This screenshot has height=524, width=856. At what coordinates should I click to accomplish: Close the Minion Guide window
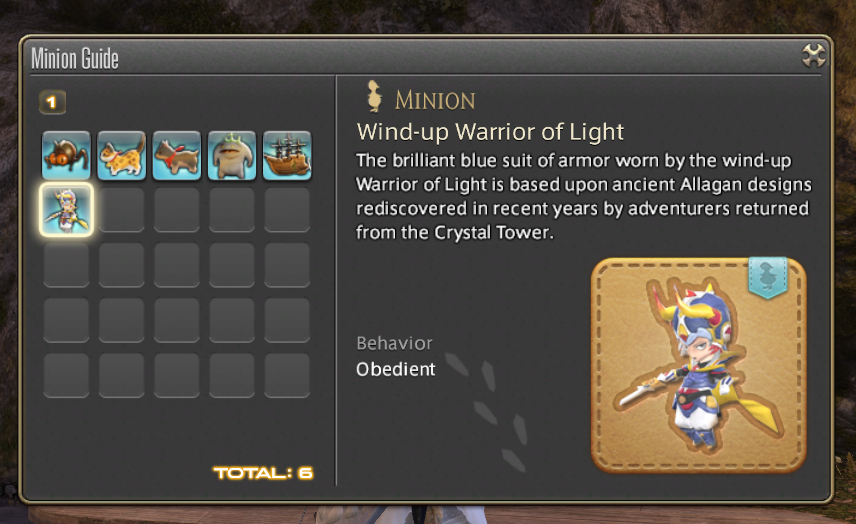point(814,56)
